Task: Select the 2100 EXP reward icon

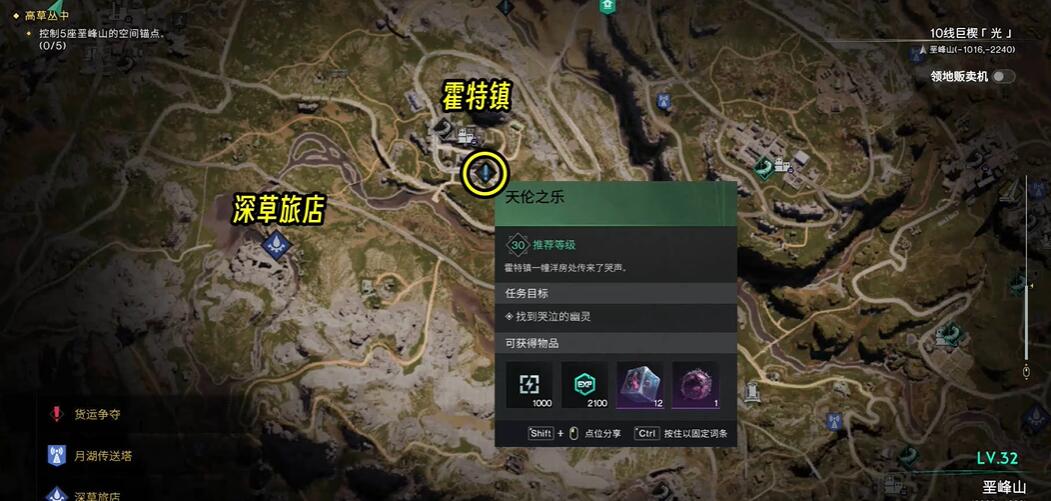Action: tap(585, 385)
